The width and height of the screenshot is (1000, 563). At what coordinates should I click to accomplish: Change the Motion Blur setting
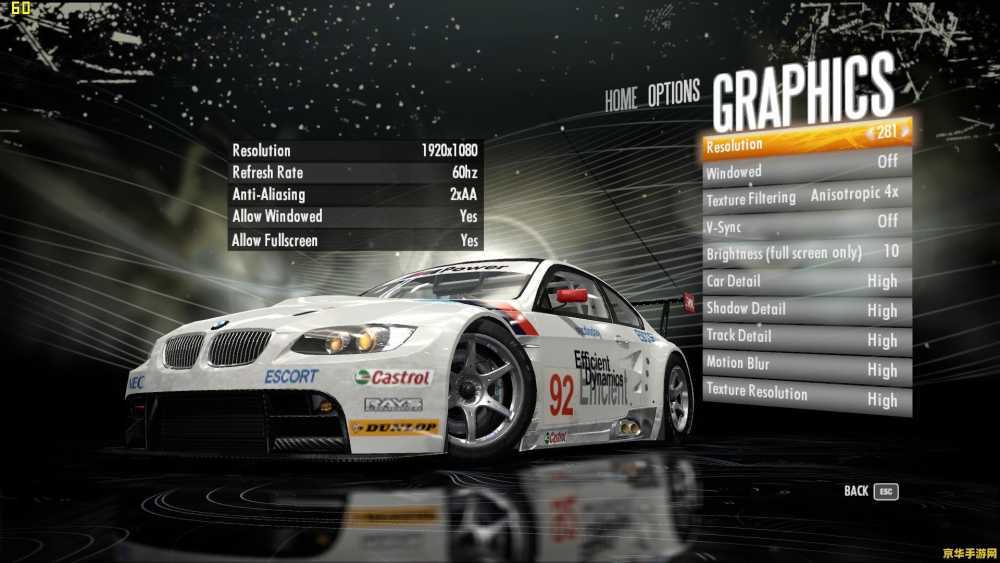[x=805, y=365]
